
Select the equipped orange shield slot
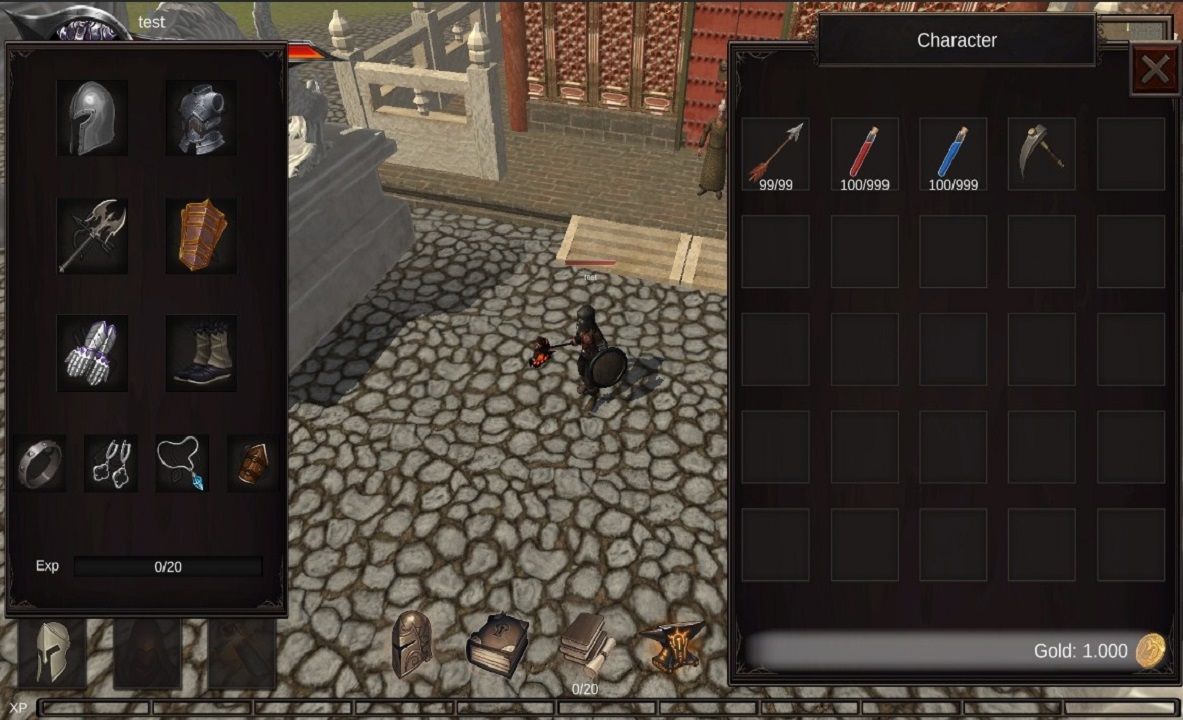coord(201,236)
